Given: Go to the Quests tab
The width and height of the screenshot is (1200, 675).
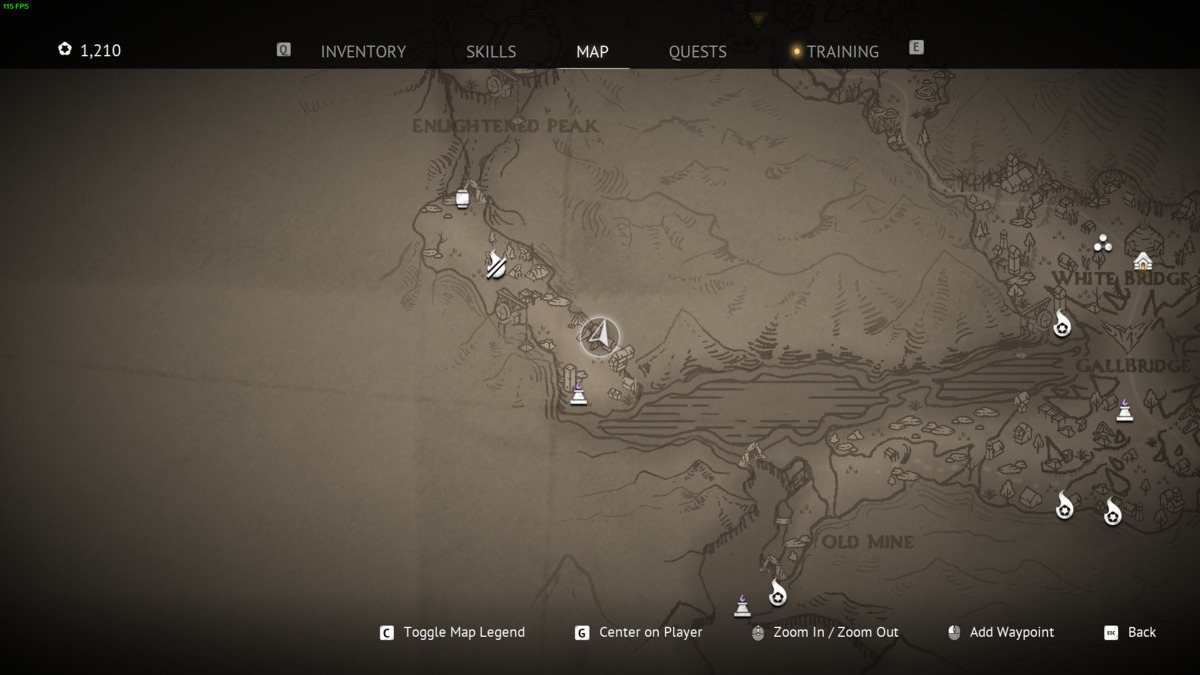Looking at the screenshot, I should pos(697,51).
